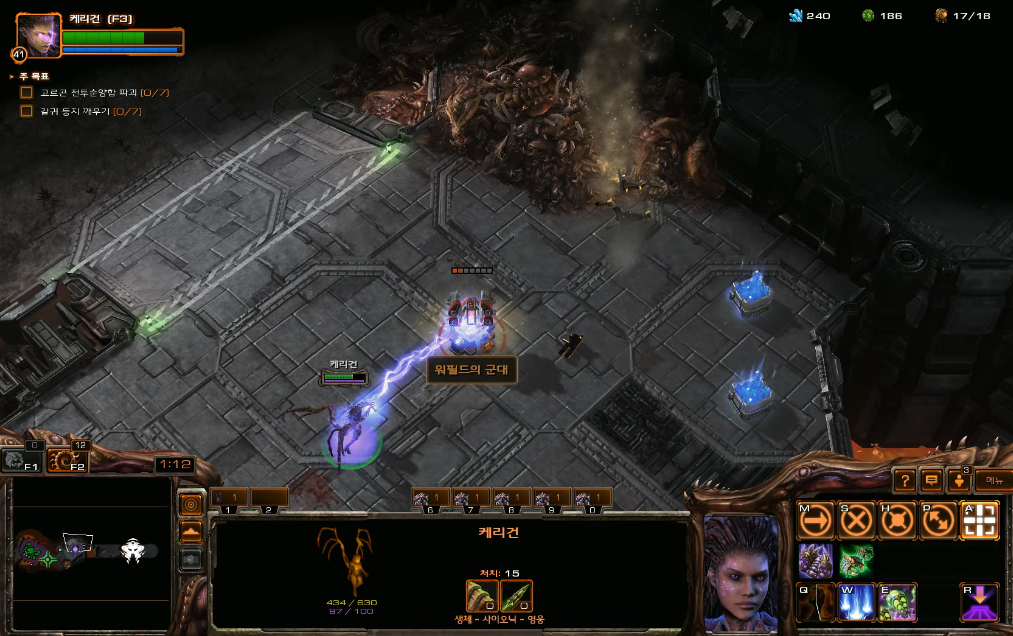Select the F2 army button
Viewport: 1013px width, 636px height.
pyautogui.click(x=64, y=459)
